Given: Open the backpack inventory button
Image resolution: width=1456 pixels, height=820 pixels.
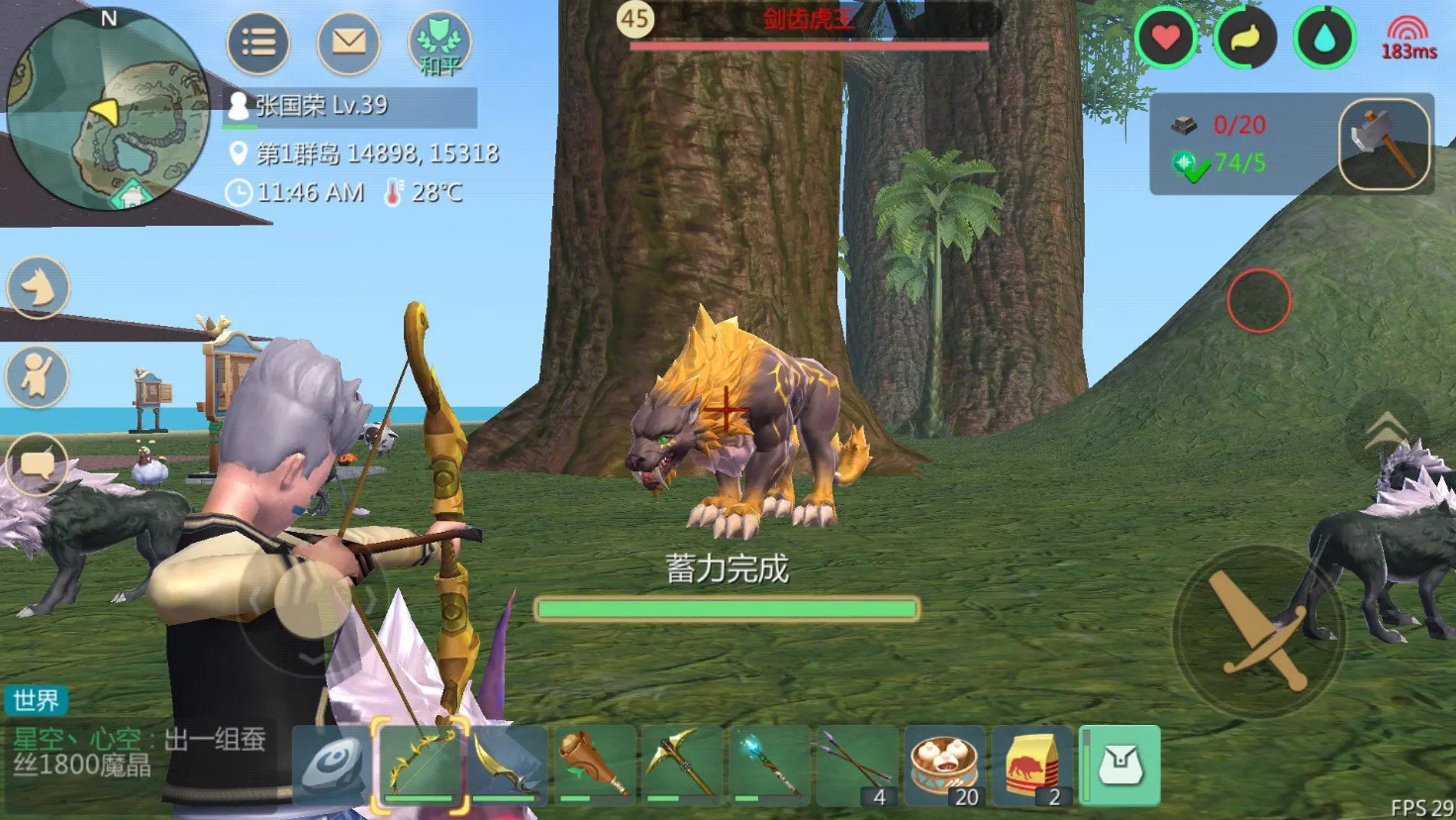Looking at the screenshot, I should [x=1120, y=765].
